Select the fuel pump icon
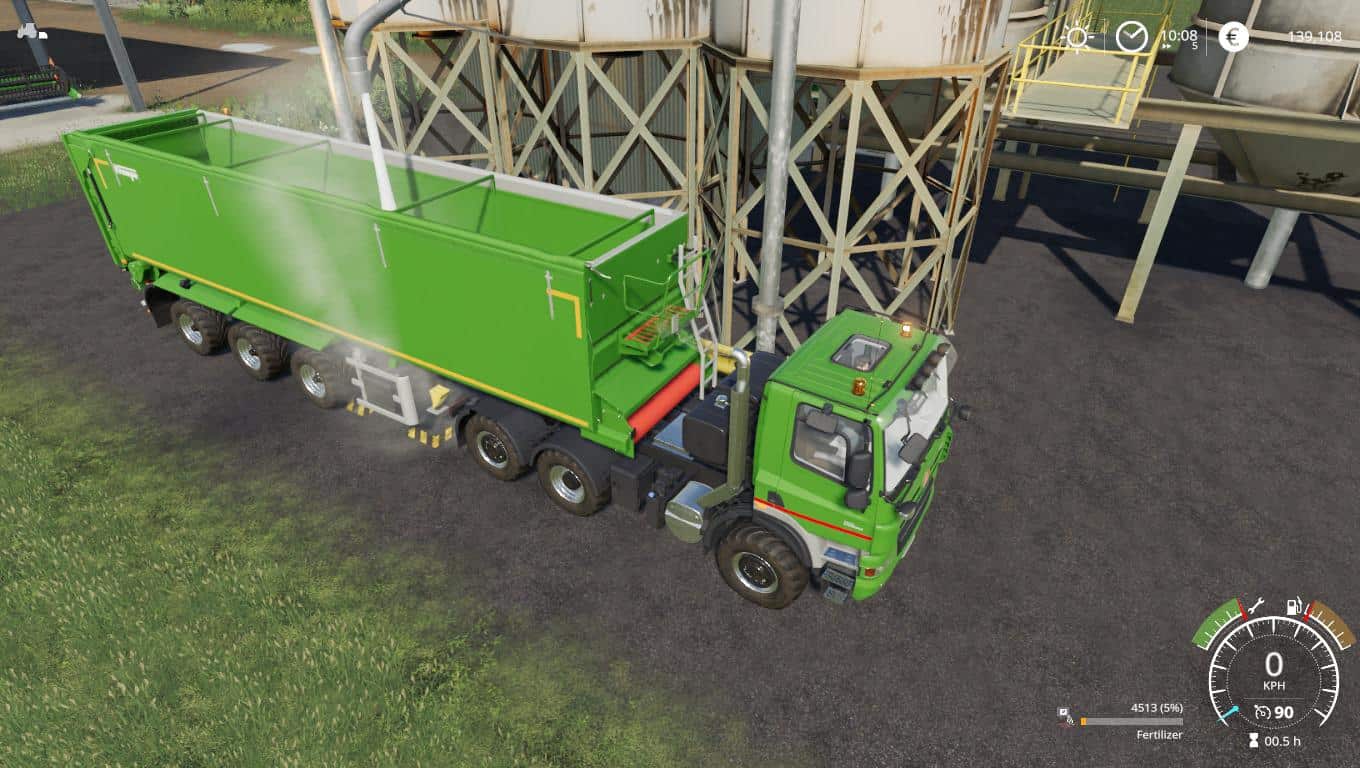 (x=1293, y=605)
